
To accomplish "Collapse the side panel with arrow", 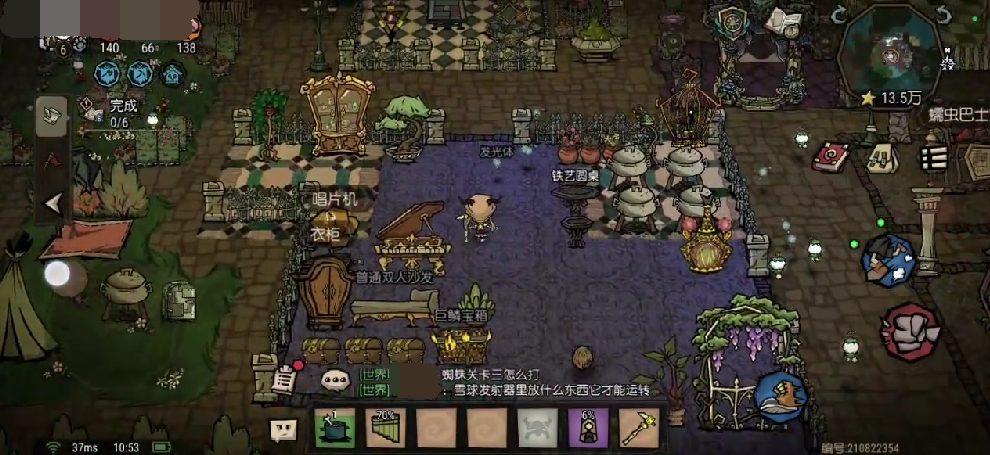I will (53, 203).
